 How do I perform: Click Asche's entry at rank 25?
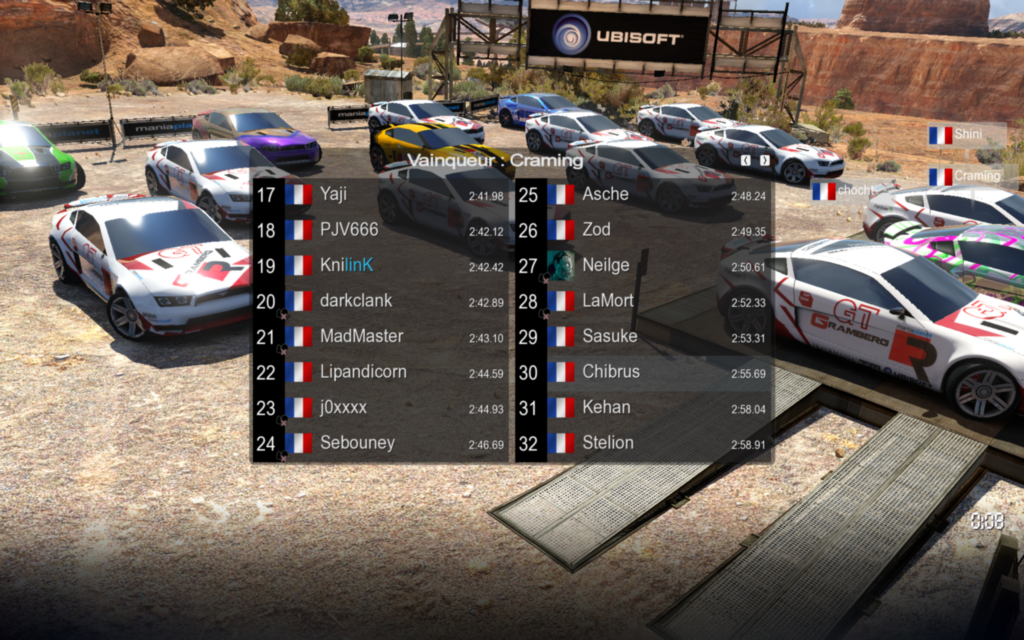coord(645,194)
